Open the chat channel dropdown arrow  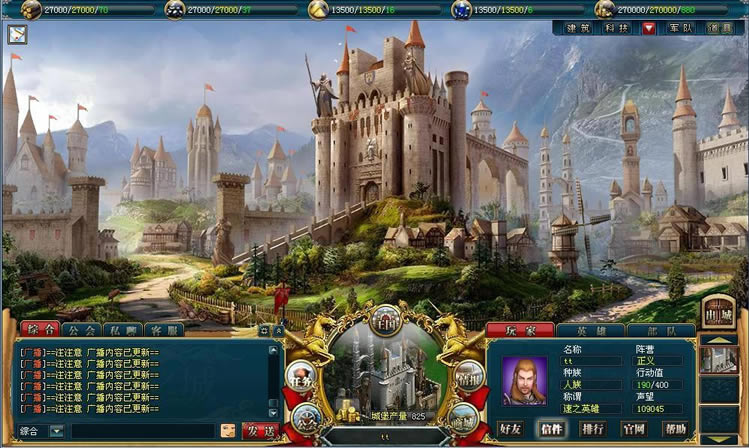pos(57,430)
